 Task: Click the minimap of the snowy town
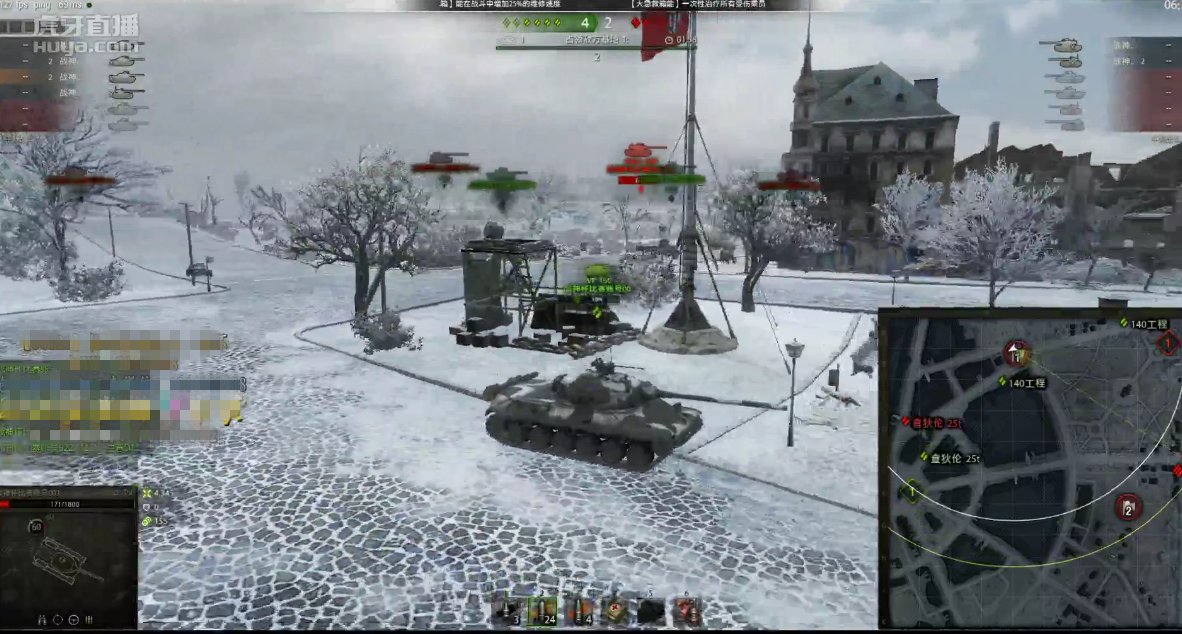[1030, 470]
